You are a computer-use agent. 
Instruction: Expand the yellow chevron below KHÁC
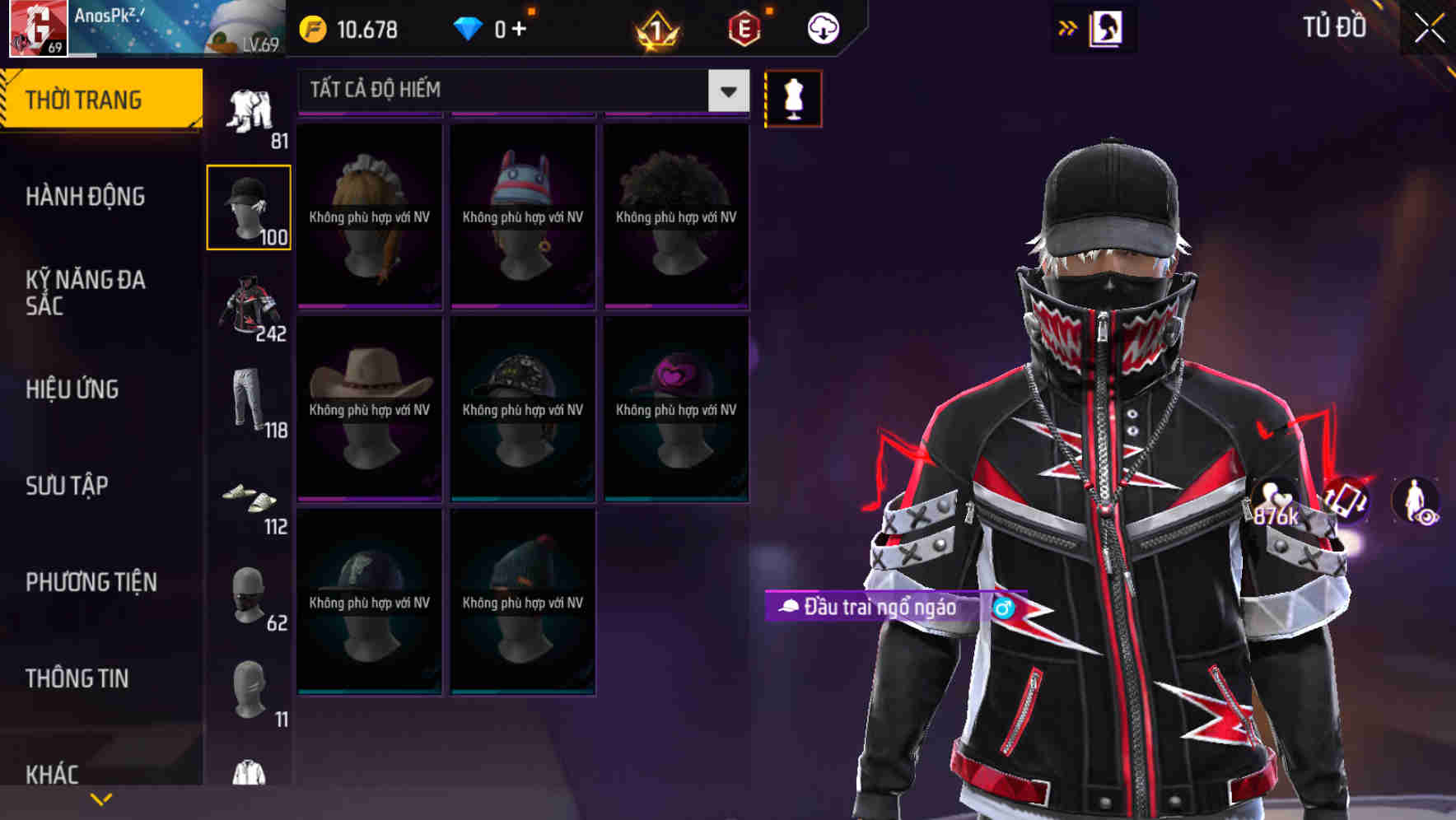[x=102, y=798]
